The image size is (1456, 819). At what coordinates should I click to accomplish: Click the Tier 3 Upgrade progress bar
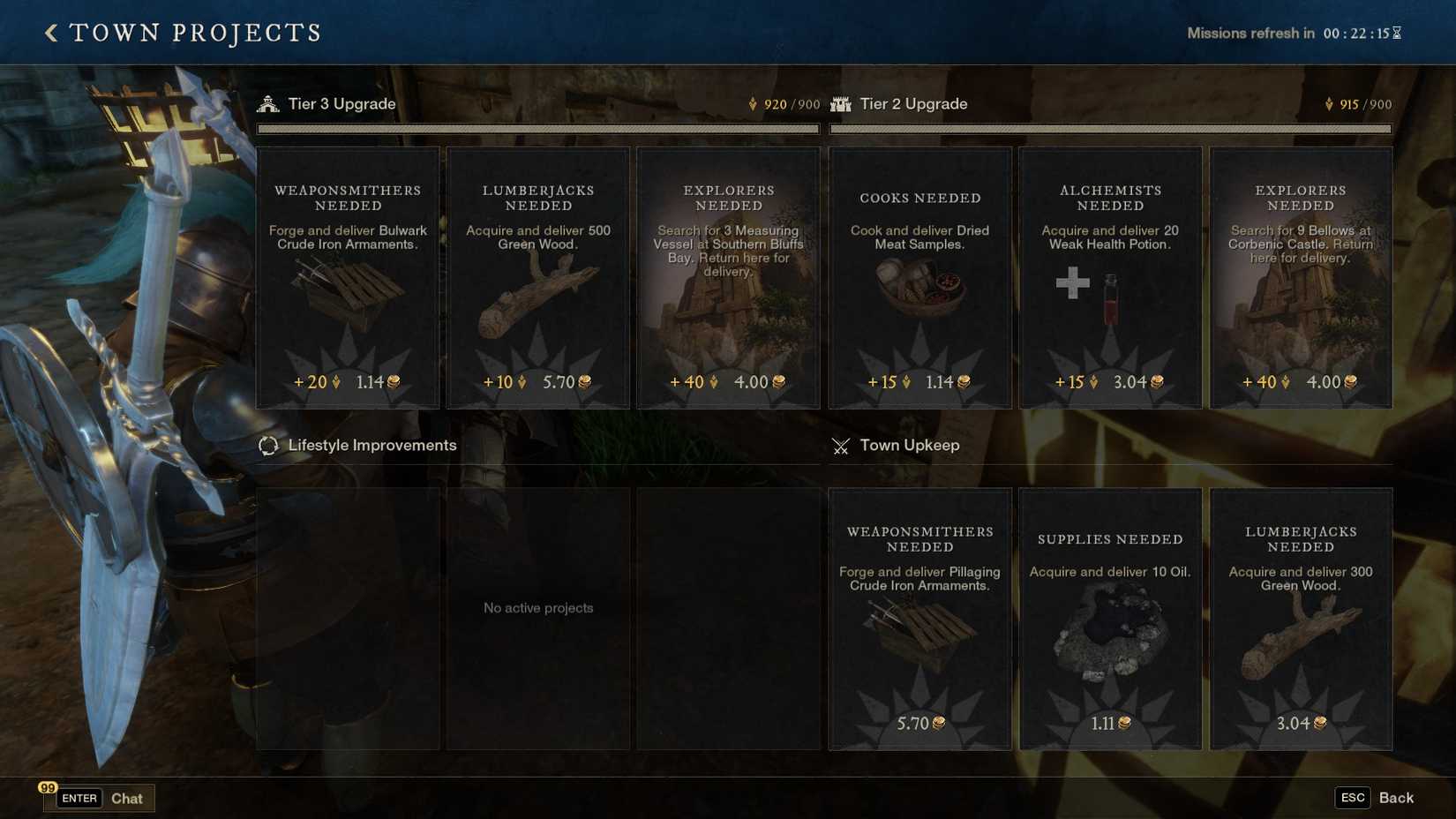[537, 129]
